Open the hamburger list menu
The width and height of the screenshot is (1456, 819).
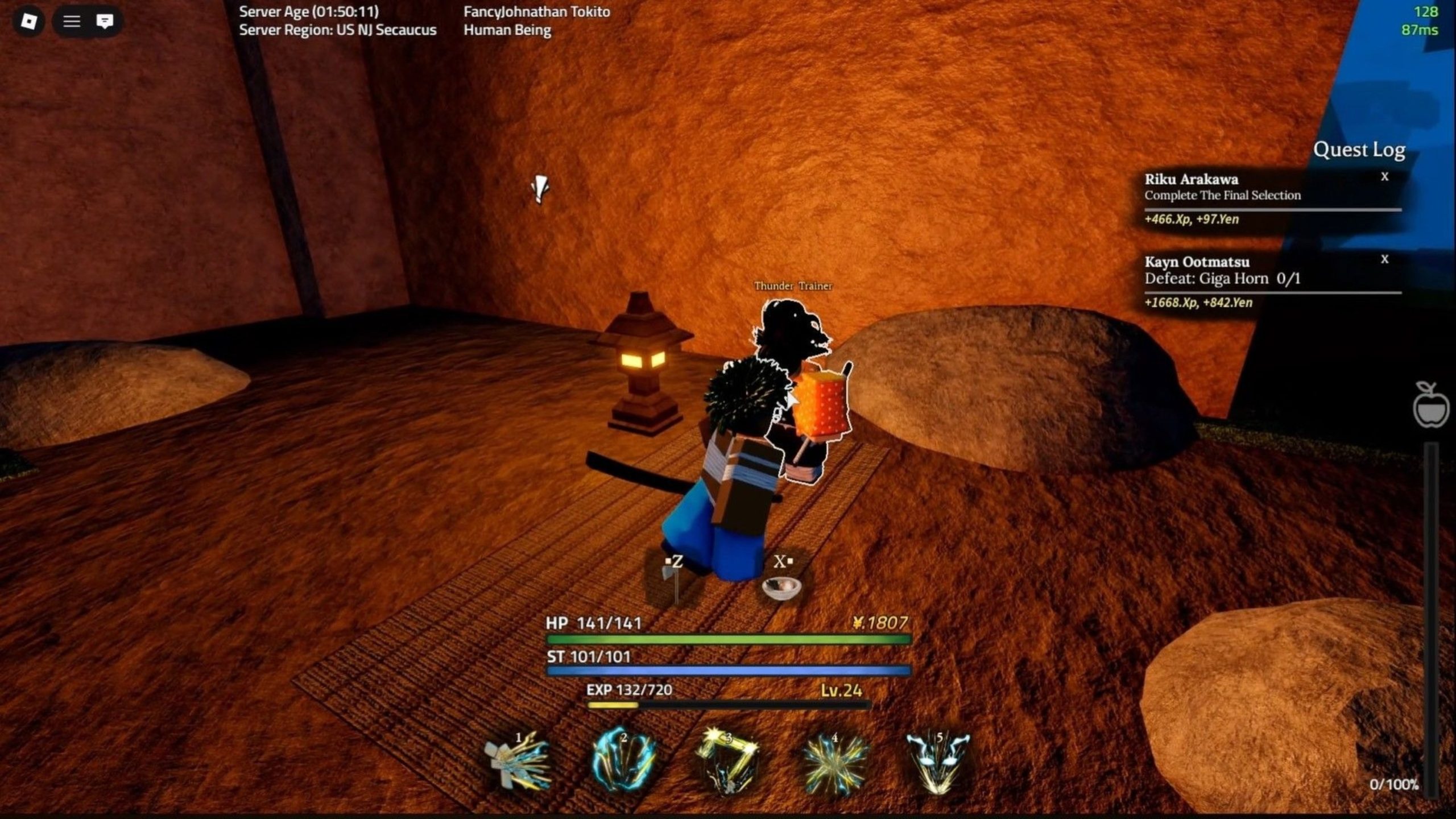click(x=72, y=22)
